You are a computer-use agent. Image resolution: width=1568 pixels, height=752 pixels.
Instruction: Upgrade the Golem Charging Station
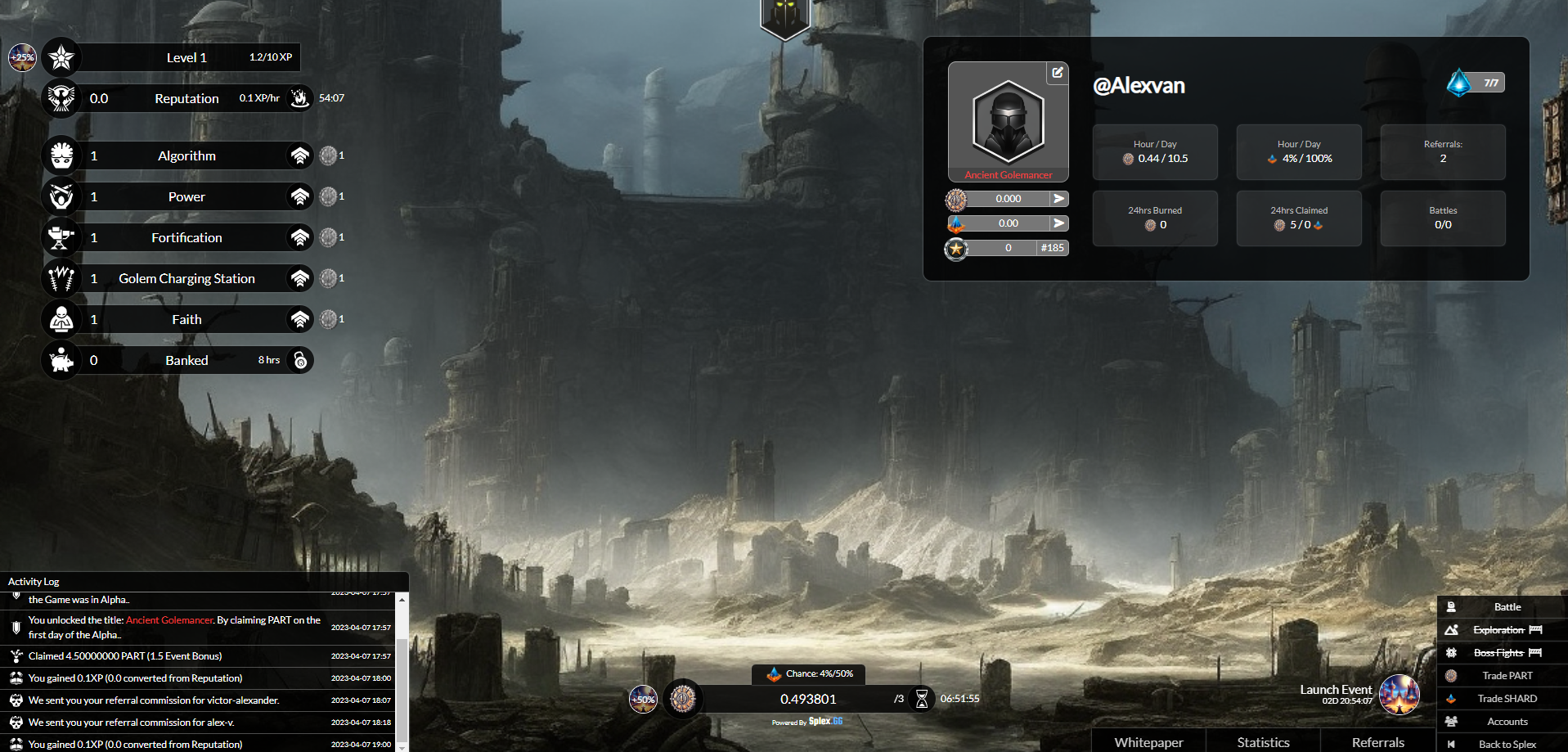click(300, 278)
